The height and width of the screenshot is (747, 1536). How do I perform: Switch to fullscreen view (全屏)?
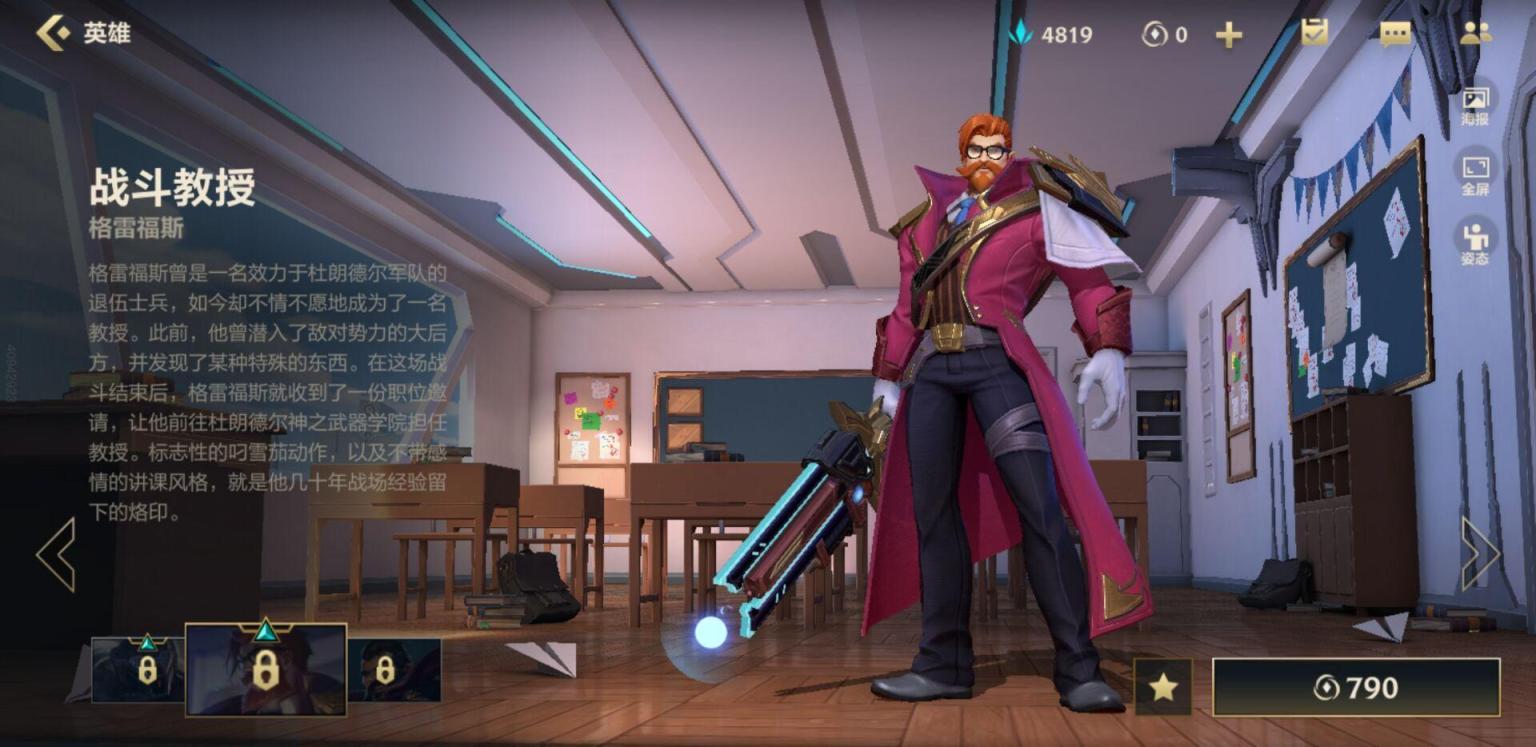(1475, 173)
